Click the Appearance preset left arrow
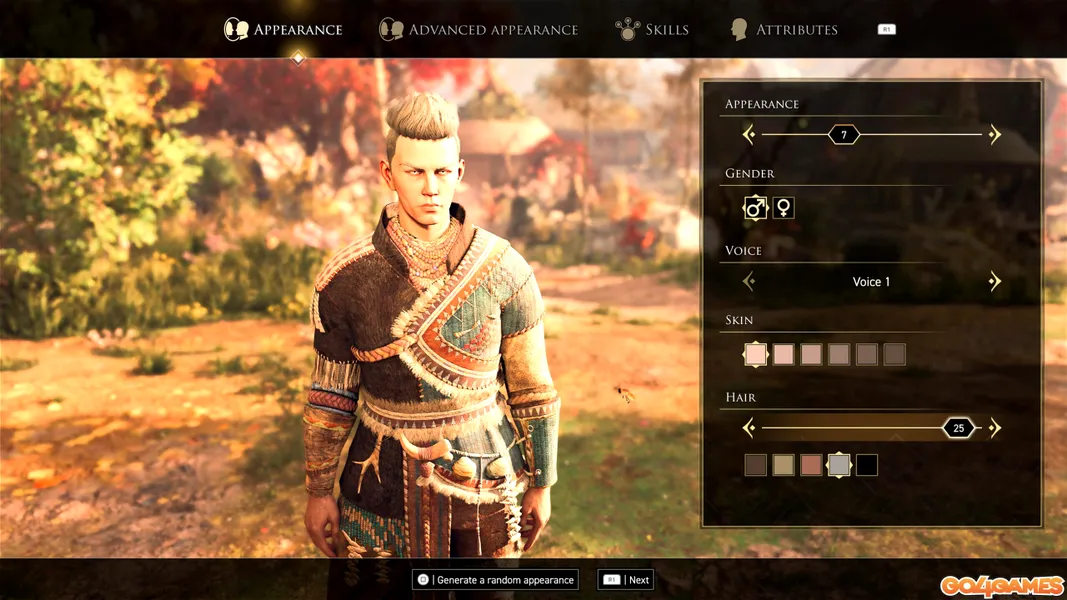This screenshot has height=600, width=1067. click(x=749, y=135)
